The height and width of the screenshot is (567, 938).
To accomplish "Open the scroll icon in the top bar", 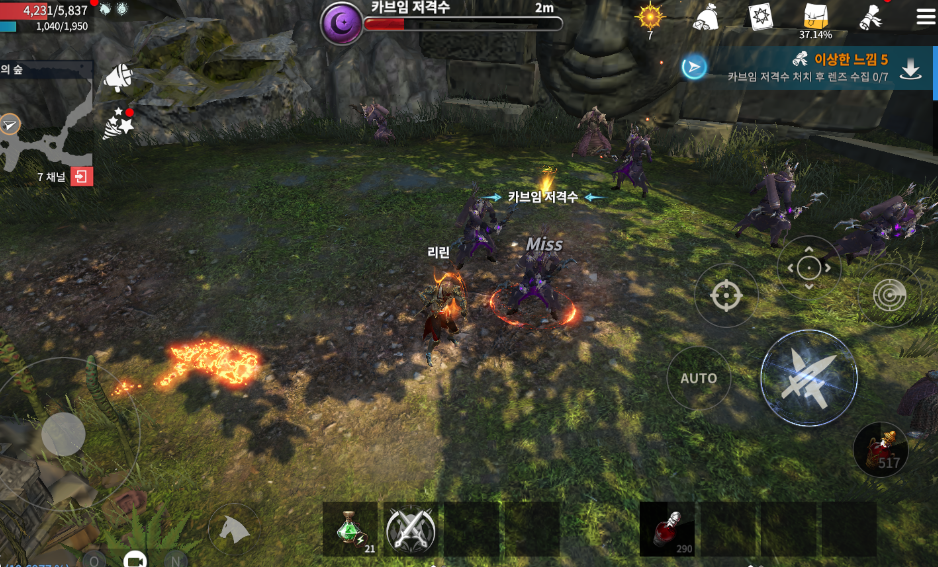I will click(x=869, y=17).
